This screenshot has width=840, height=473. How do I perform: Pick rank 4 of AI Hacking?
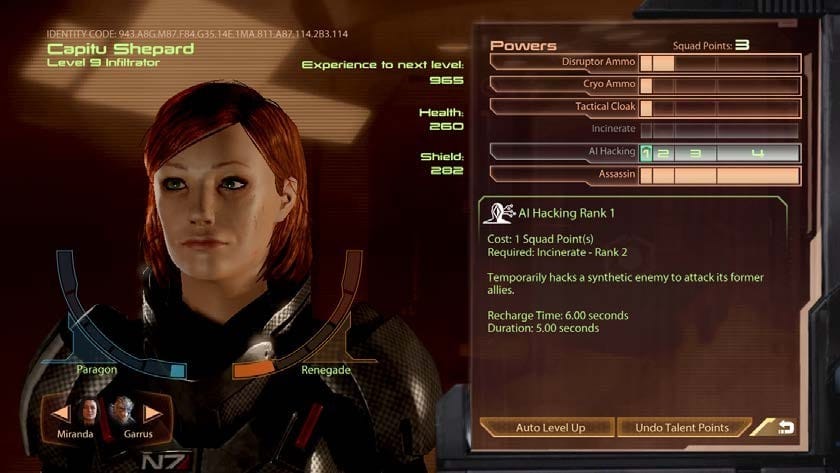click(758, 153)
